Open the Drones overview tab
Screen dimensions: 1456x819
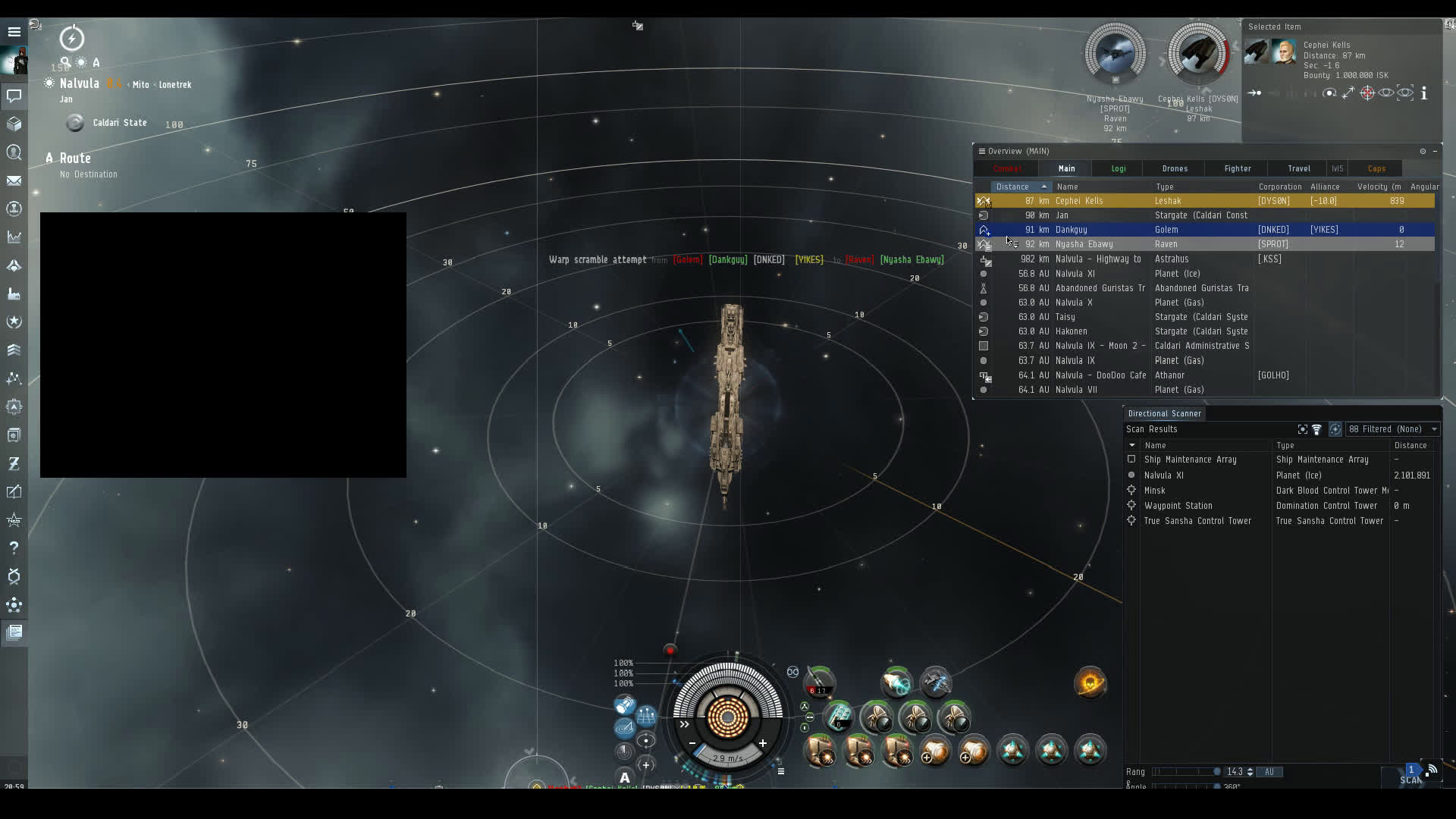click(1175, 168)
